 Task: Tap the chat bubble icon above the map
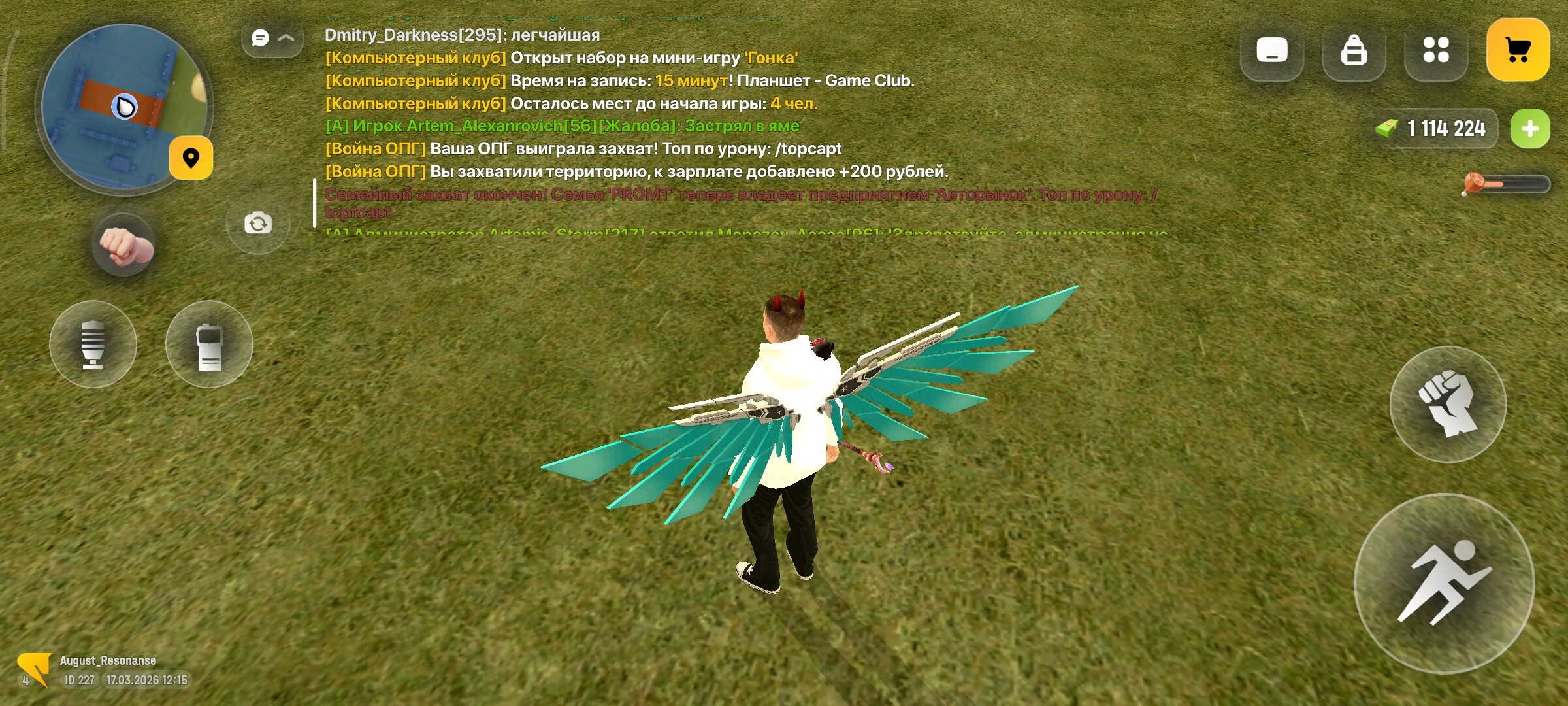pyautogui.click(x=260, y=37)
